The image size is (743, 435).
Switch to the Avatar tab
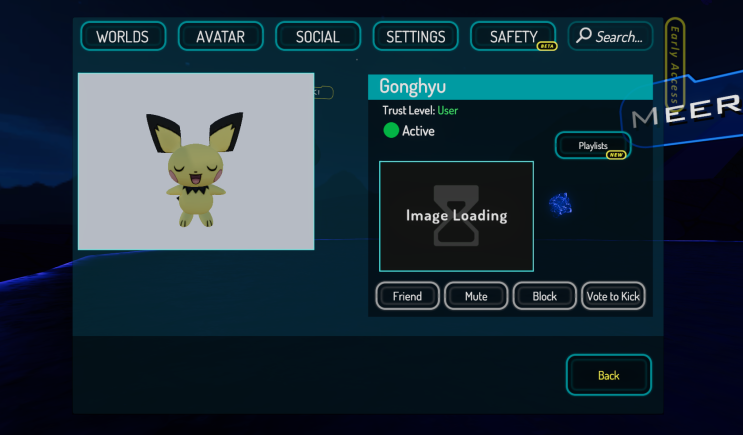click(220, 37)
